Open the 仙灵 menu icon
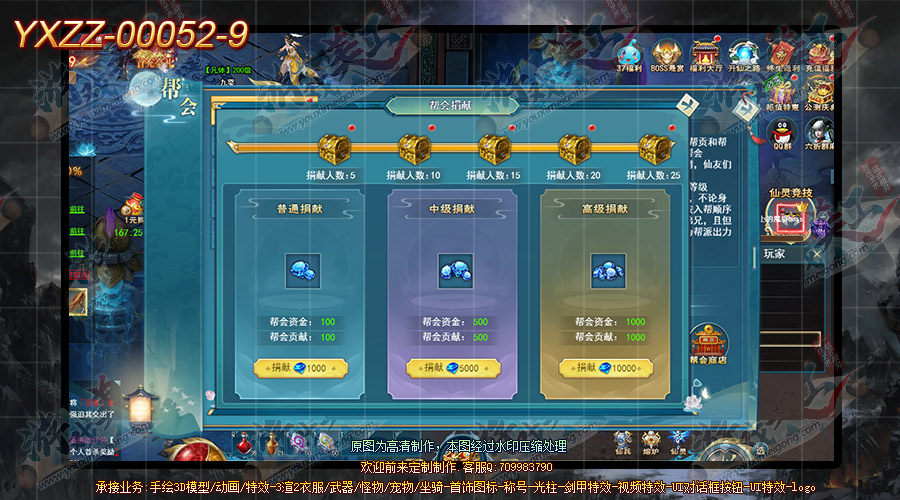Viewport: 900px width, 500px height. click(x=681, y=442)
